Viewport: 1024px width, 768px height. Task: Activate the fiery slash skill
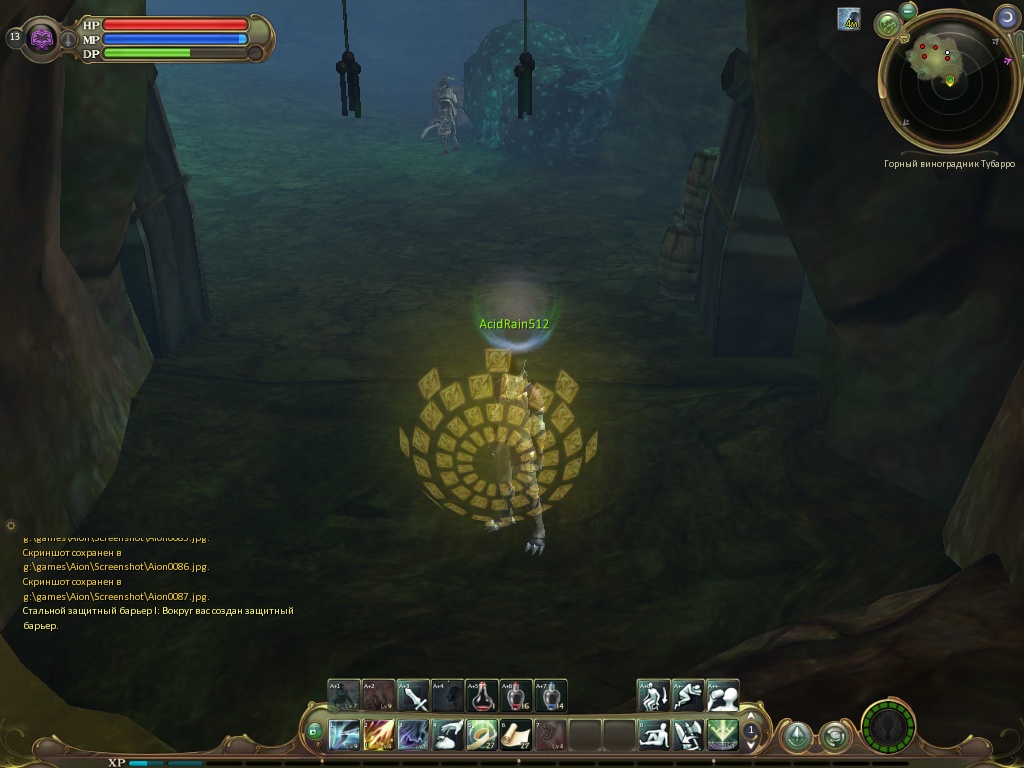point(379,735)
